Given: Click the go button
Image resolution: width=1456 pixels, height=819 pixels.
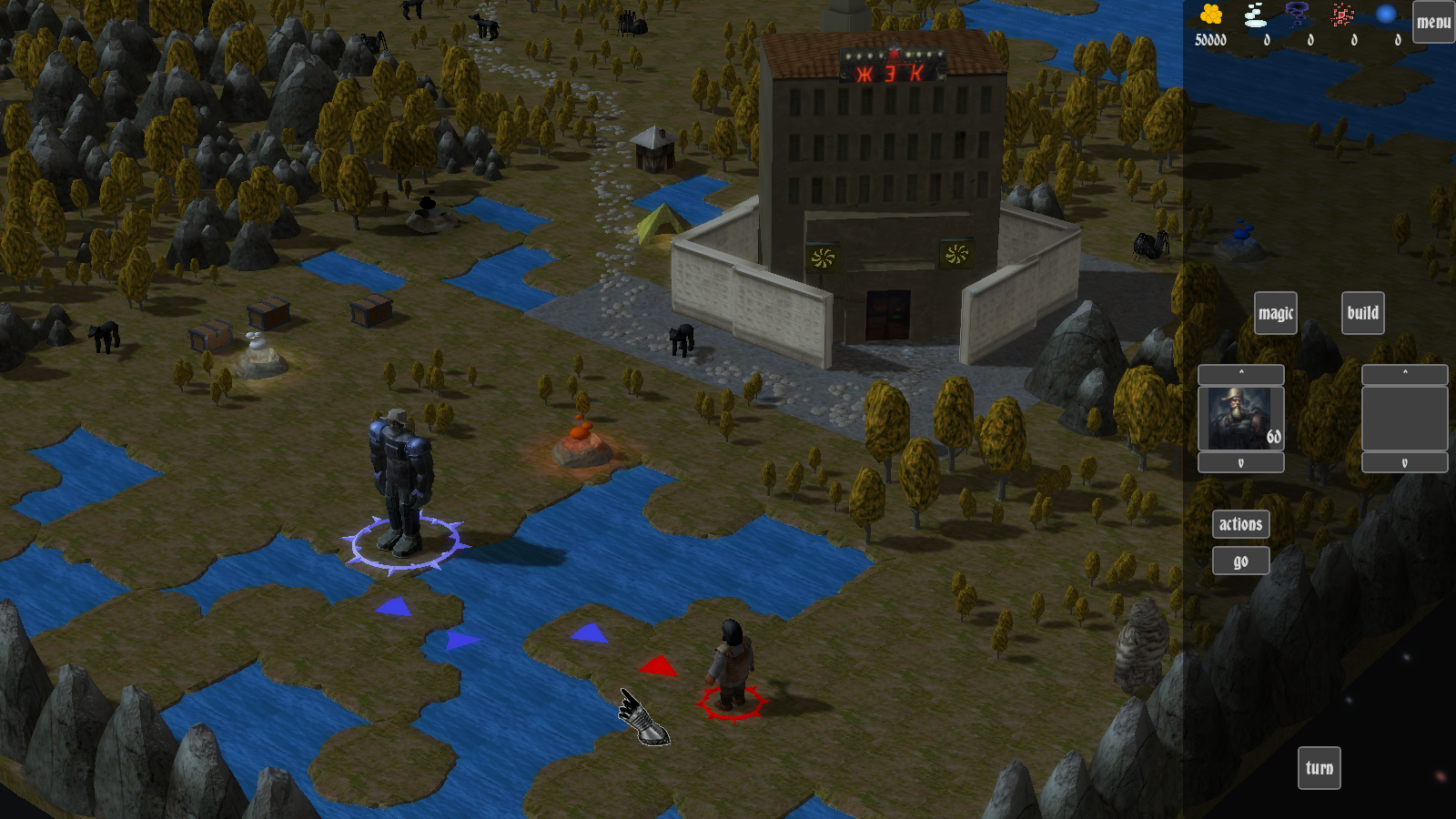Looking at the screenshot, I should click(1240, 561).
